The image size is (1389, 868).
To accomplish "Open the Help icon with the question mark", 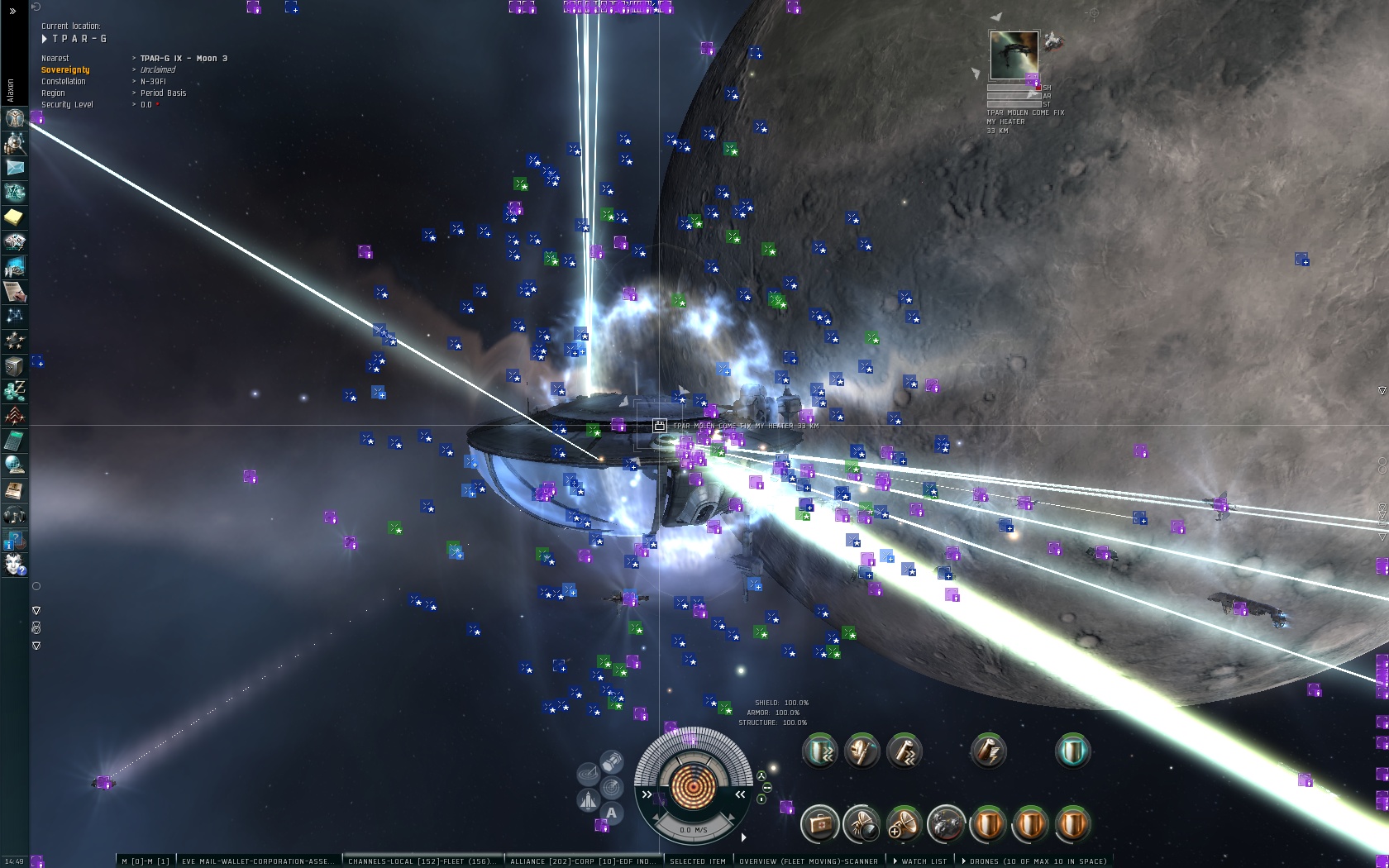I will pos(15,541).
